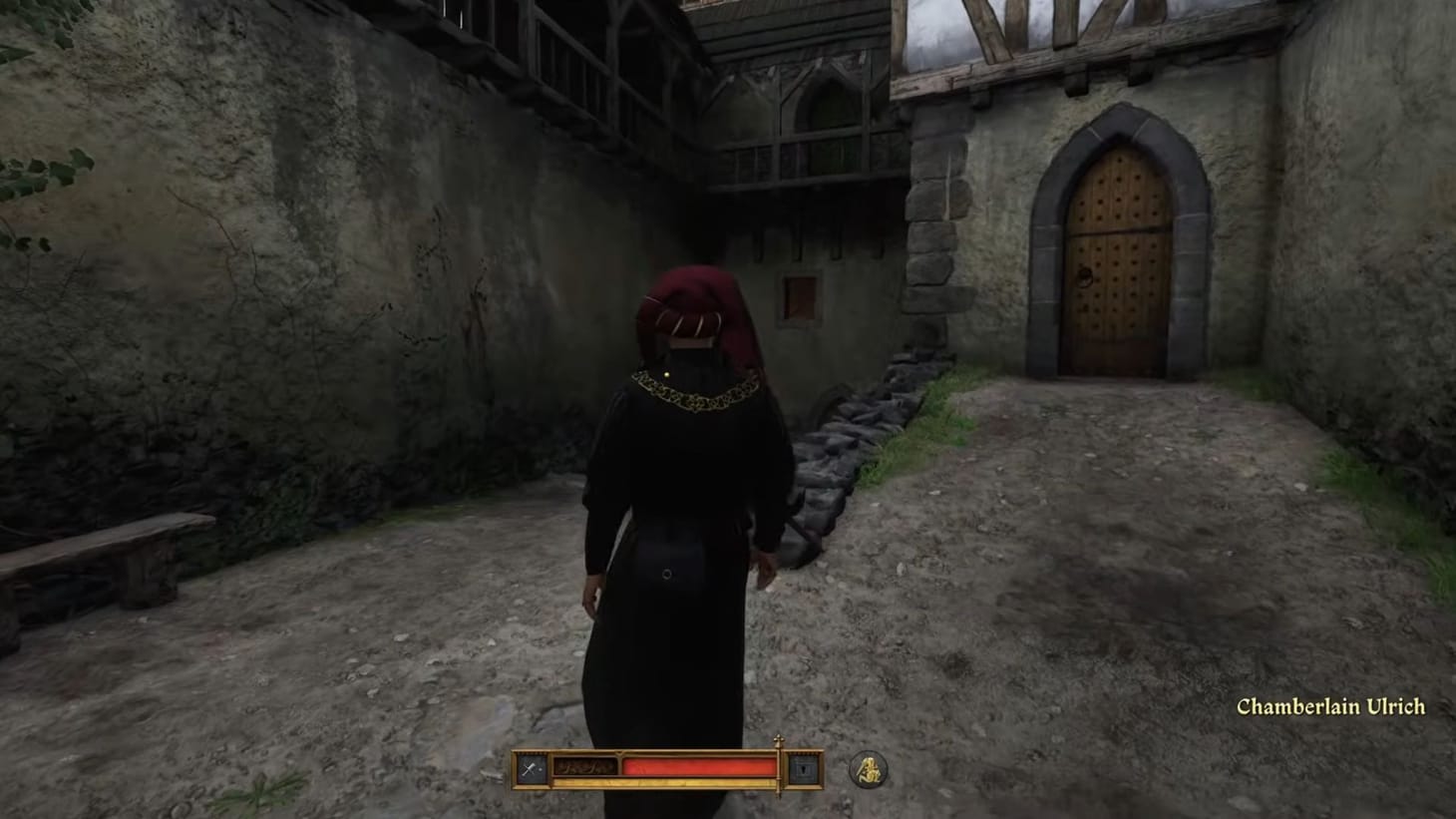Viewport: 1456px width, 819px height.
Task: Click the golden cross finial on the status bar
Action: click(781, 740)
